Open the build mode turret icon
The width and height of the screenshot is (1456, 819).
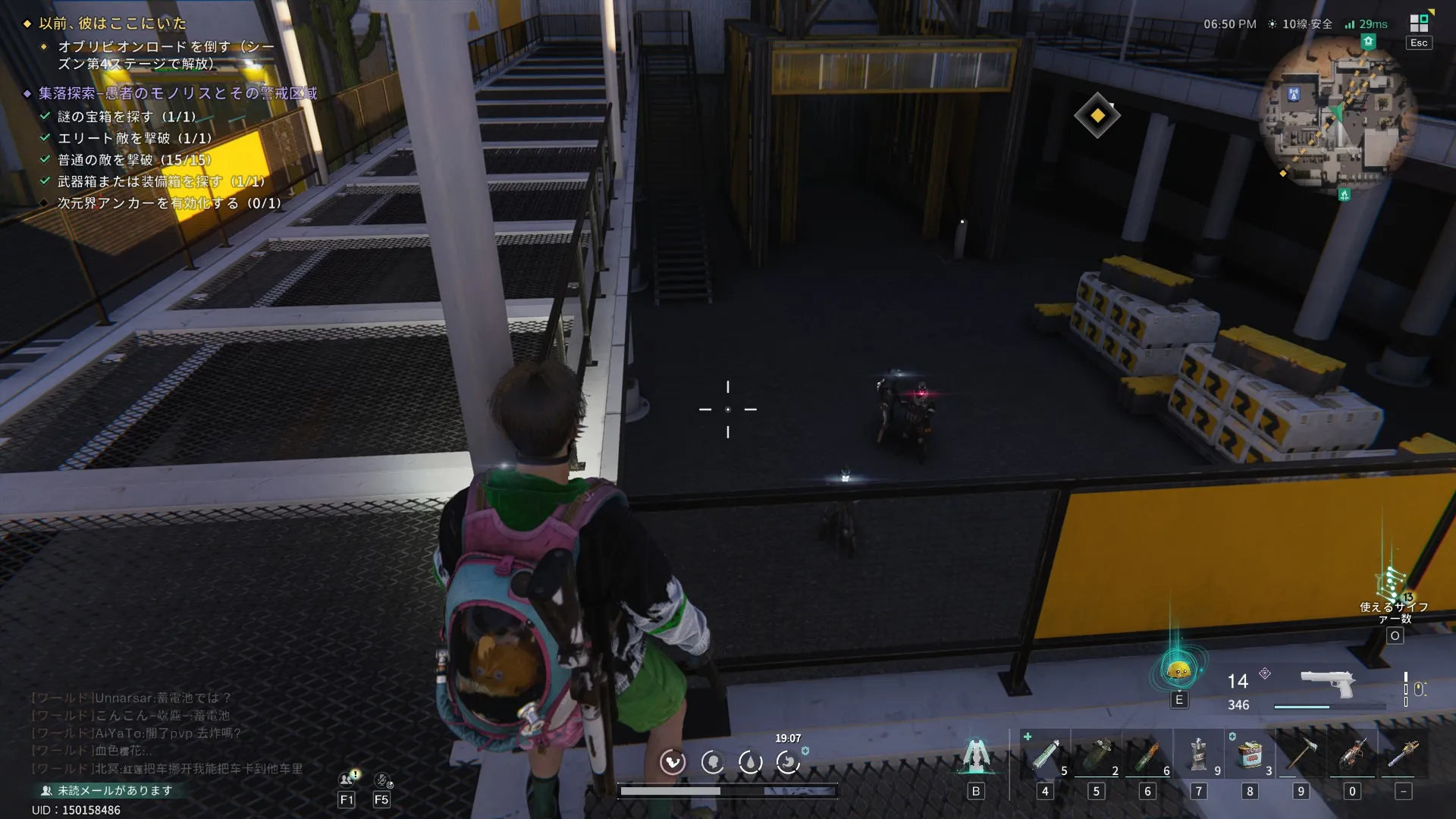976,755
